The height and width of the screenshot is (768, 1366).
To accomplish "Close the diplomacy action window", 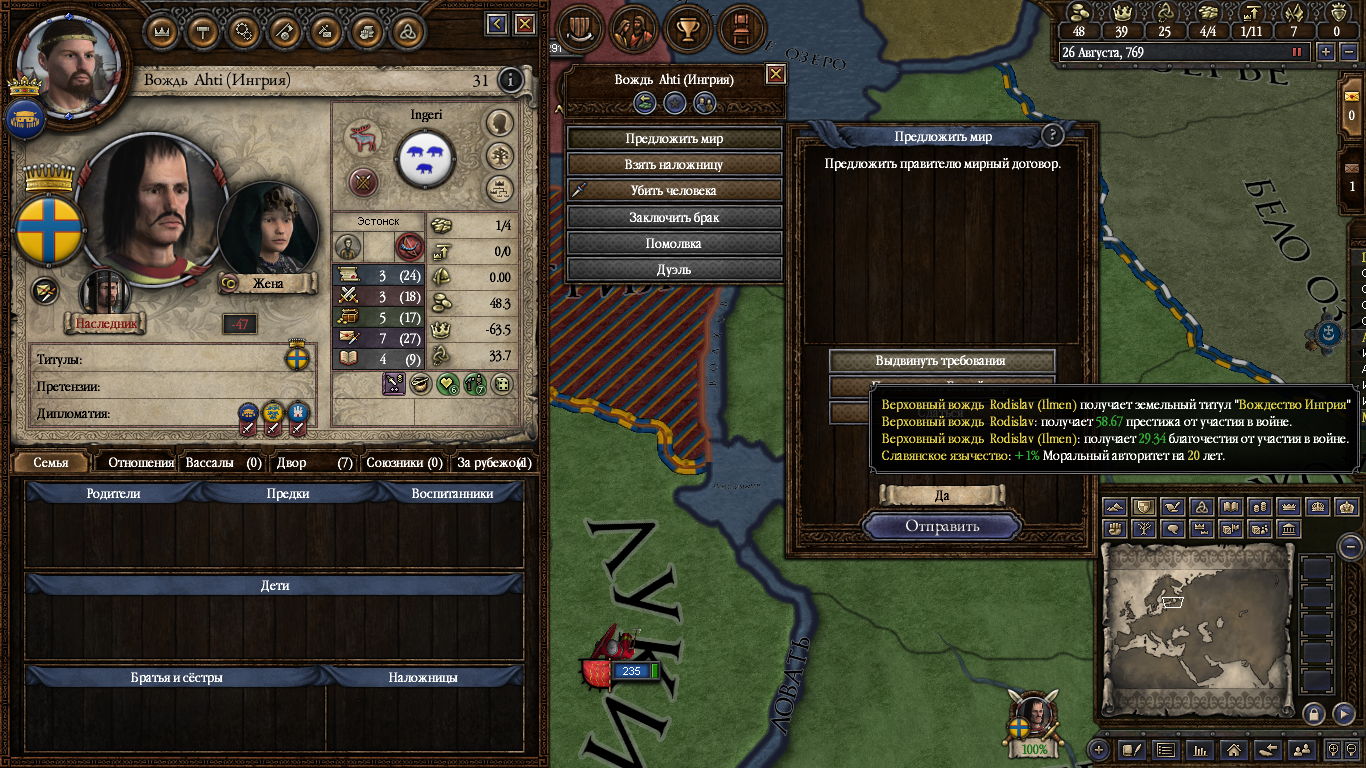I will click(x=775, y=74).
